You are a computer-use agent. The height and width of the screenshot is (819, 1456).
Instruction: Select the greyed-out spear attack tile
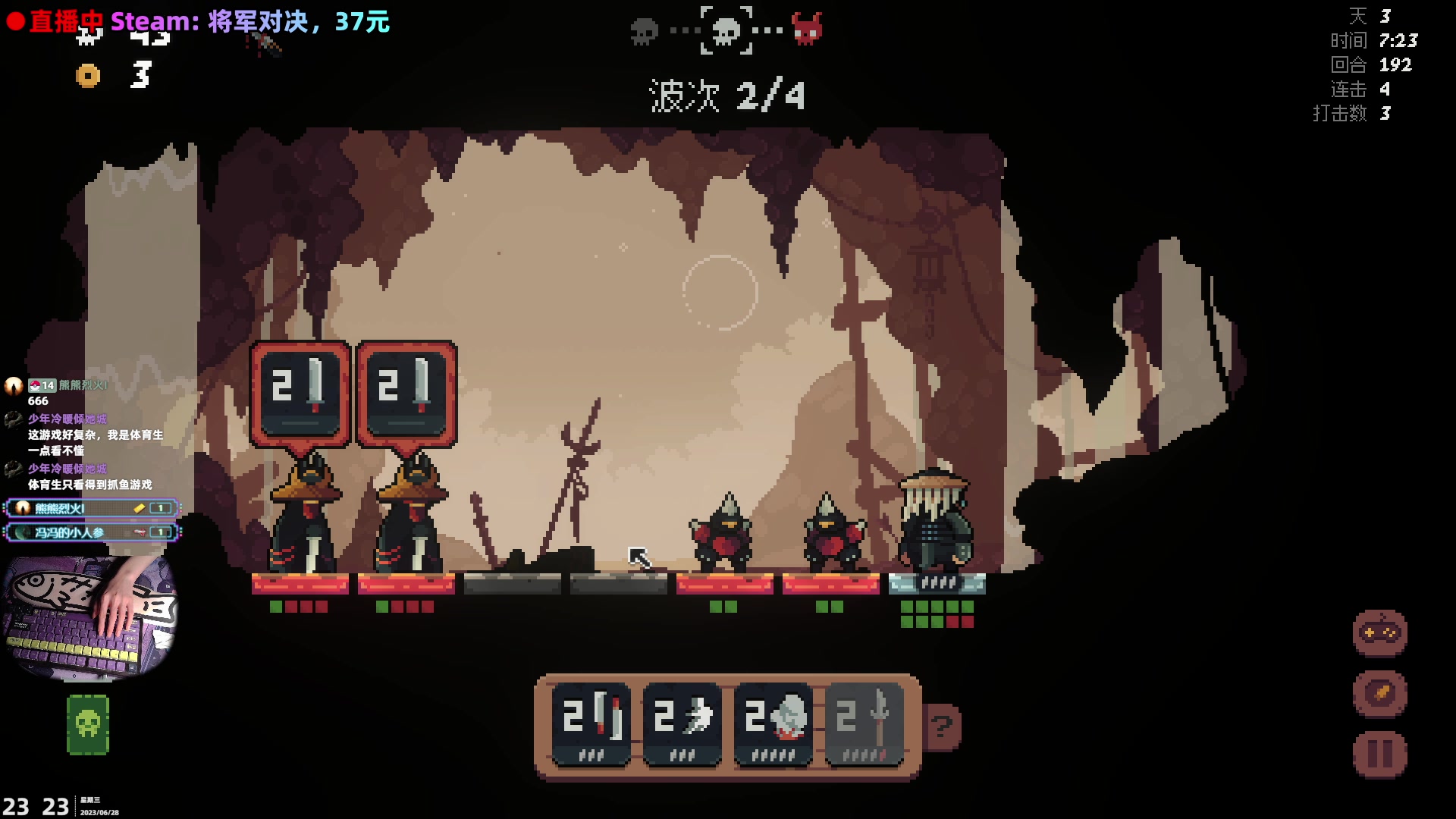(864, 724)
